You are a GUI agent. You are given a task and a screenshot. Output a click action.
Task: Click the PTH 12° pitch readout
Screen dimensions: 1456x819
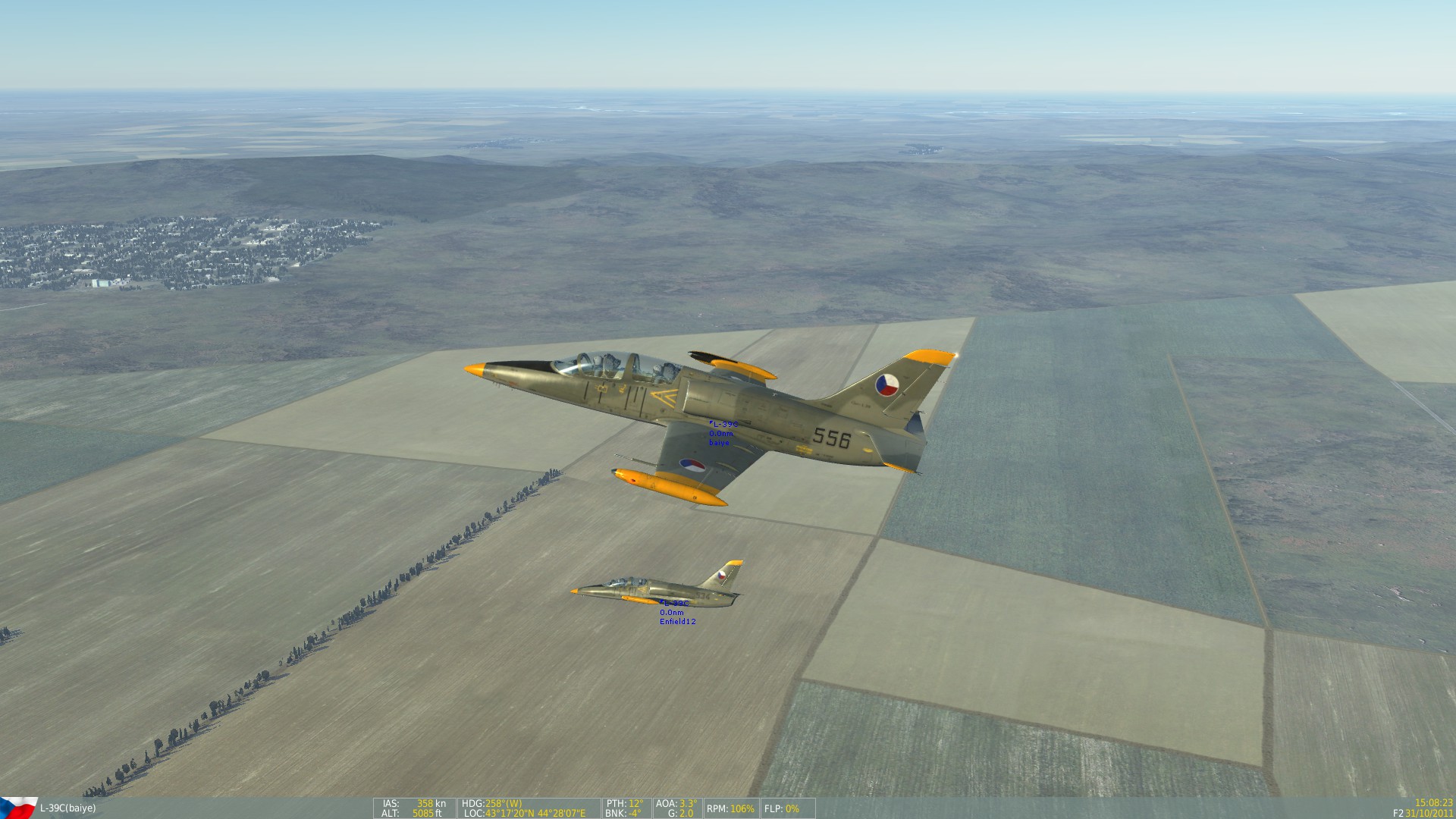point(624,805)
